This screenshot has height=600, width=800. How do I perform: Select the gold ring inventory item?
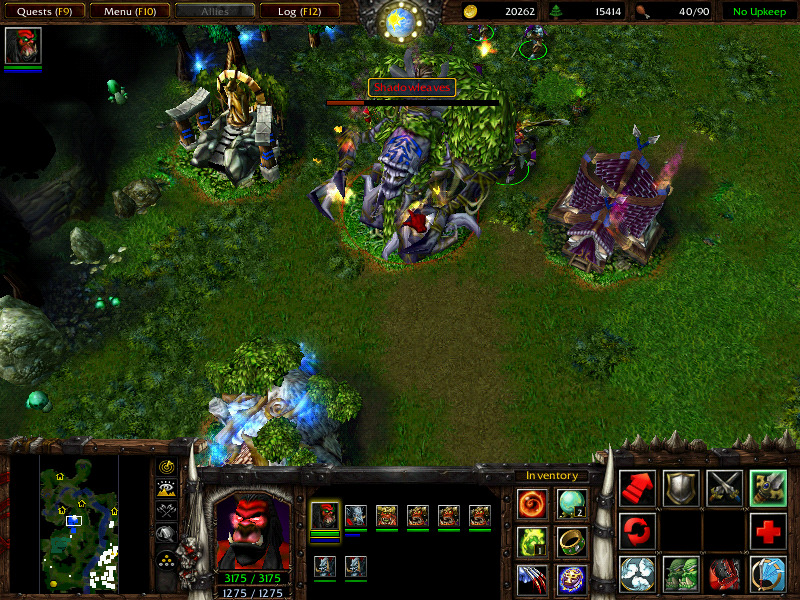571,541
